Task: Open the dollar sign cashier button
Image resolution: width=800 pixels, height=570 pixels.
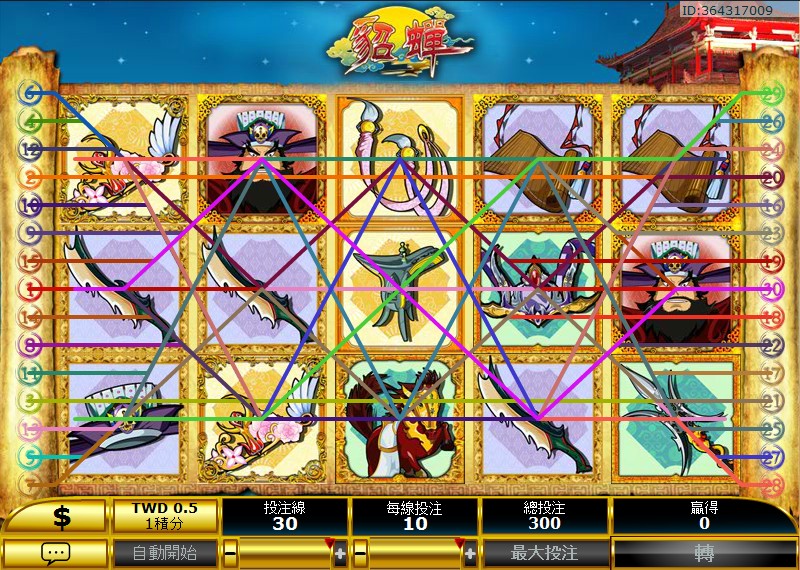Action: coord(60,516)
